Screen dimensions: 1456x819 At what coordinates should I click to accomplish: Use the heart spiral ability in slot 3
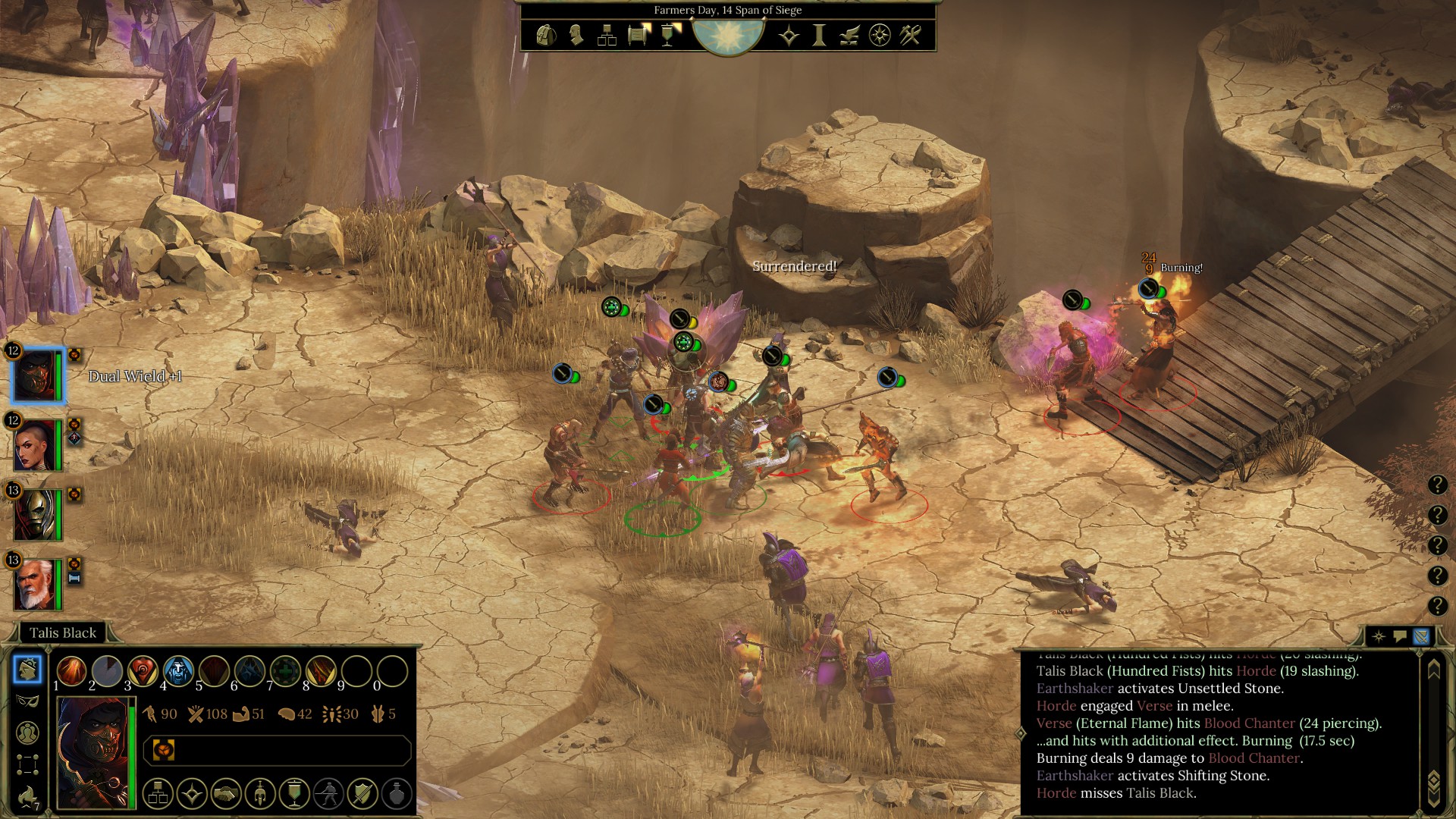tap(143, 671)
